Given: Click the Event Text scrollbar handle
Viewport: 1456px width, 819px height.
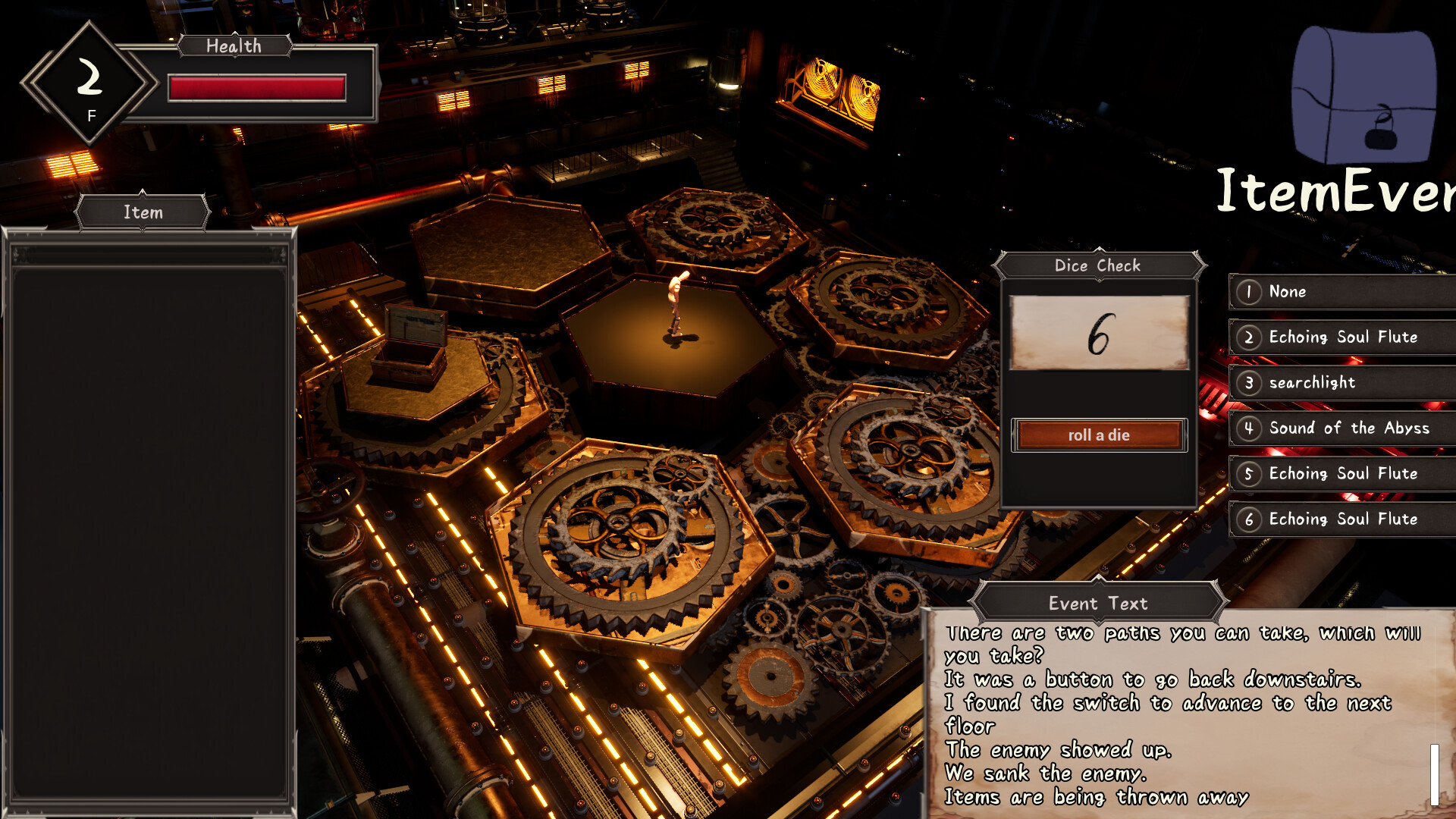Looking at the screenshot, I should point(1434,774).
